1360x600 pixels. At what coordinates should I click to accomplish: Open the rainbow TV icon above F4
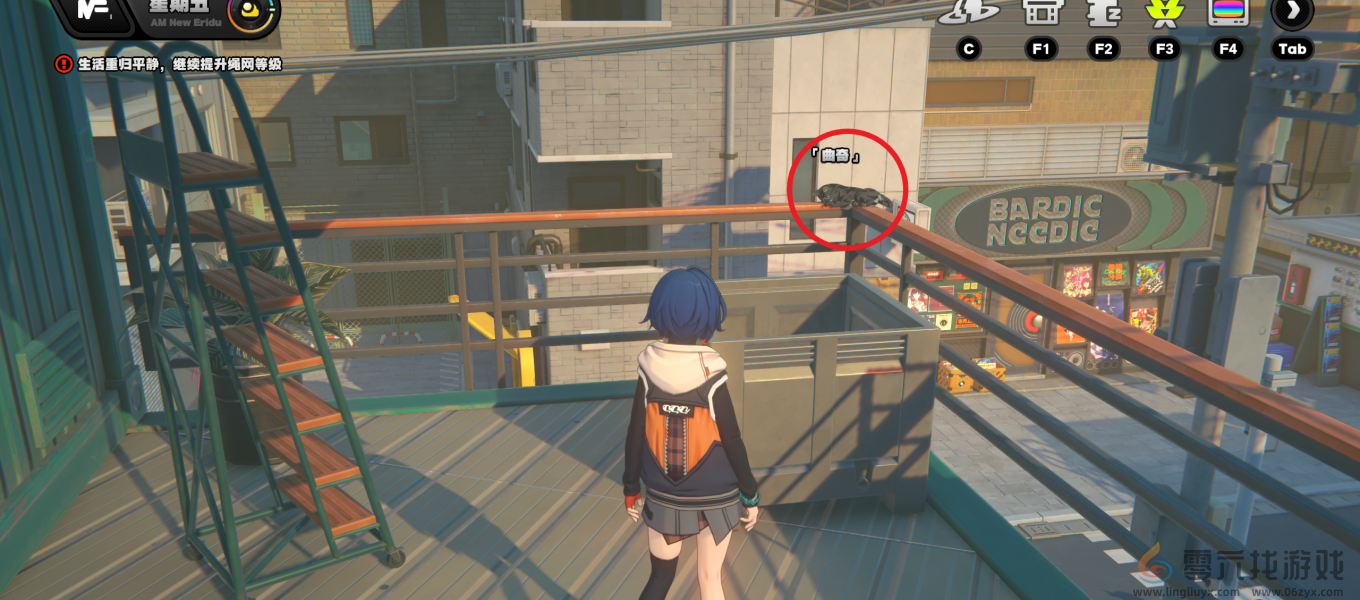click(1227, 12)
